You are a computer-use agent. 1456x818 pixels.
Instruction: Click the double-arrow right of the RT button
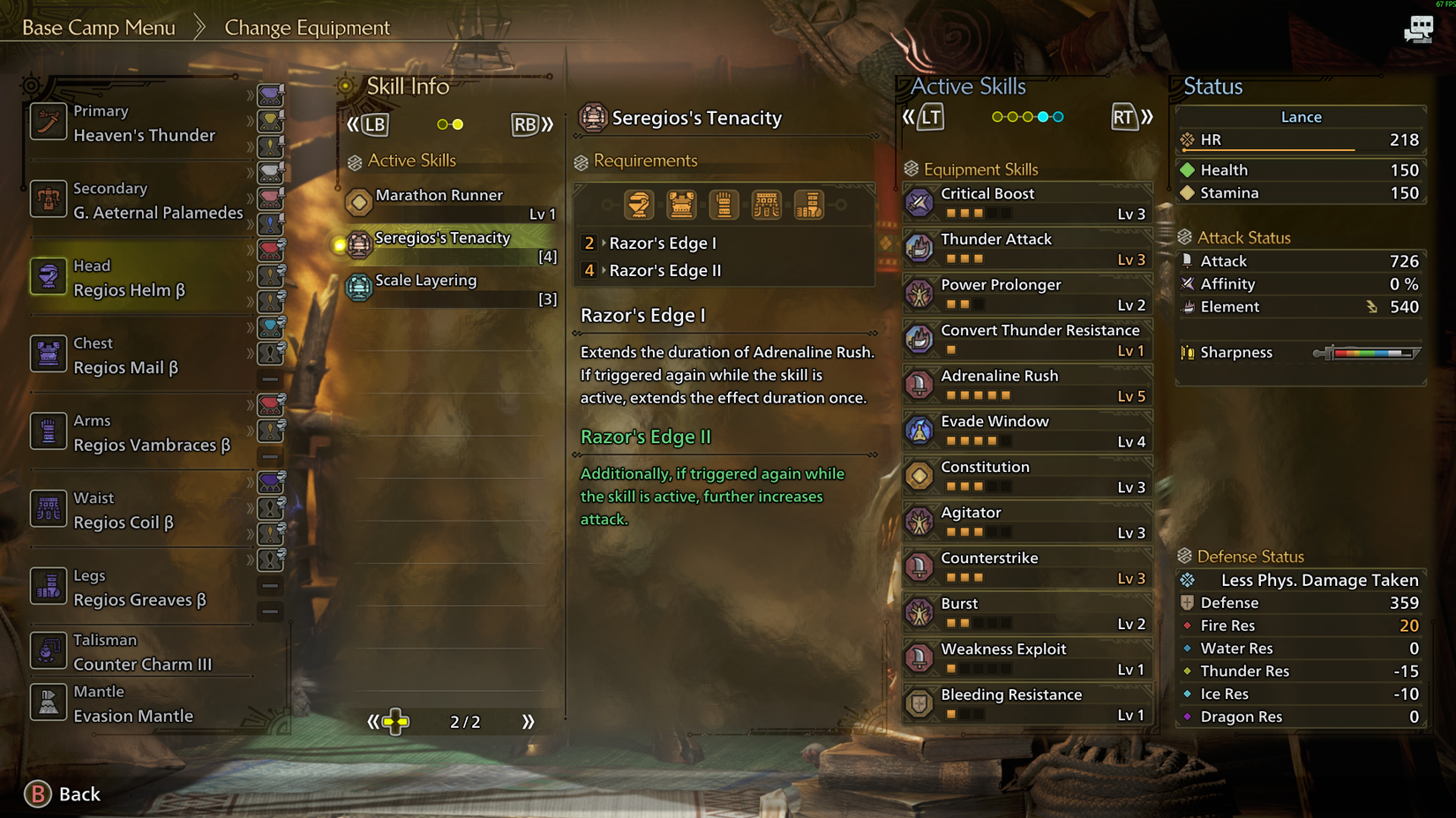pos(1147,116)
